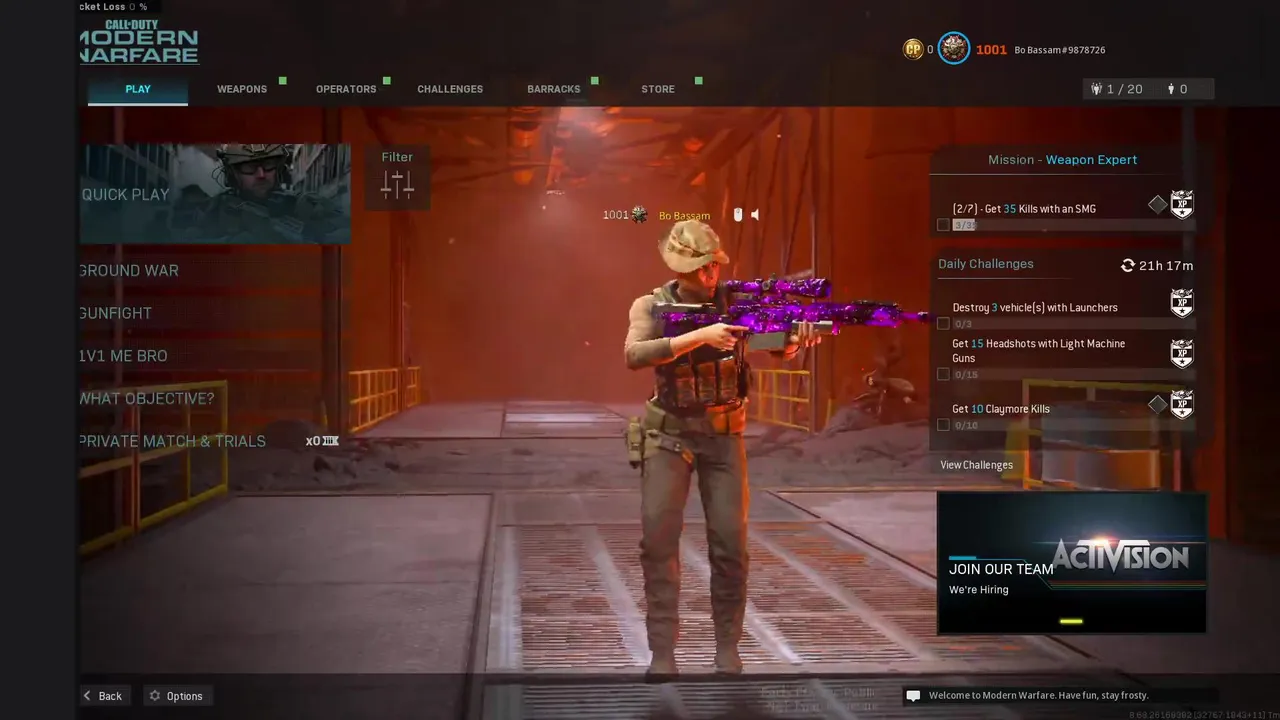
Task: Select the What Objective? playlist
Action: (x=147, y=399)
